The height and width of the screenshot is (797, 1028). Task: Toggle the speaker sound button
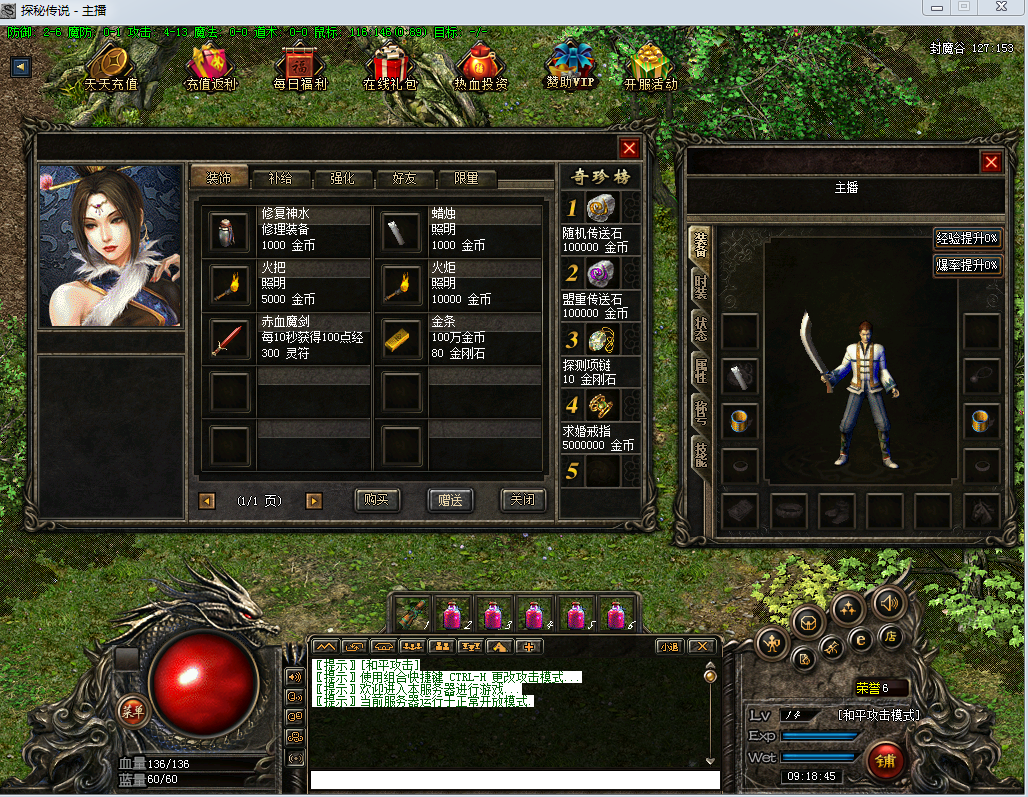[x=888, y=602]
